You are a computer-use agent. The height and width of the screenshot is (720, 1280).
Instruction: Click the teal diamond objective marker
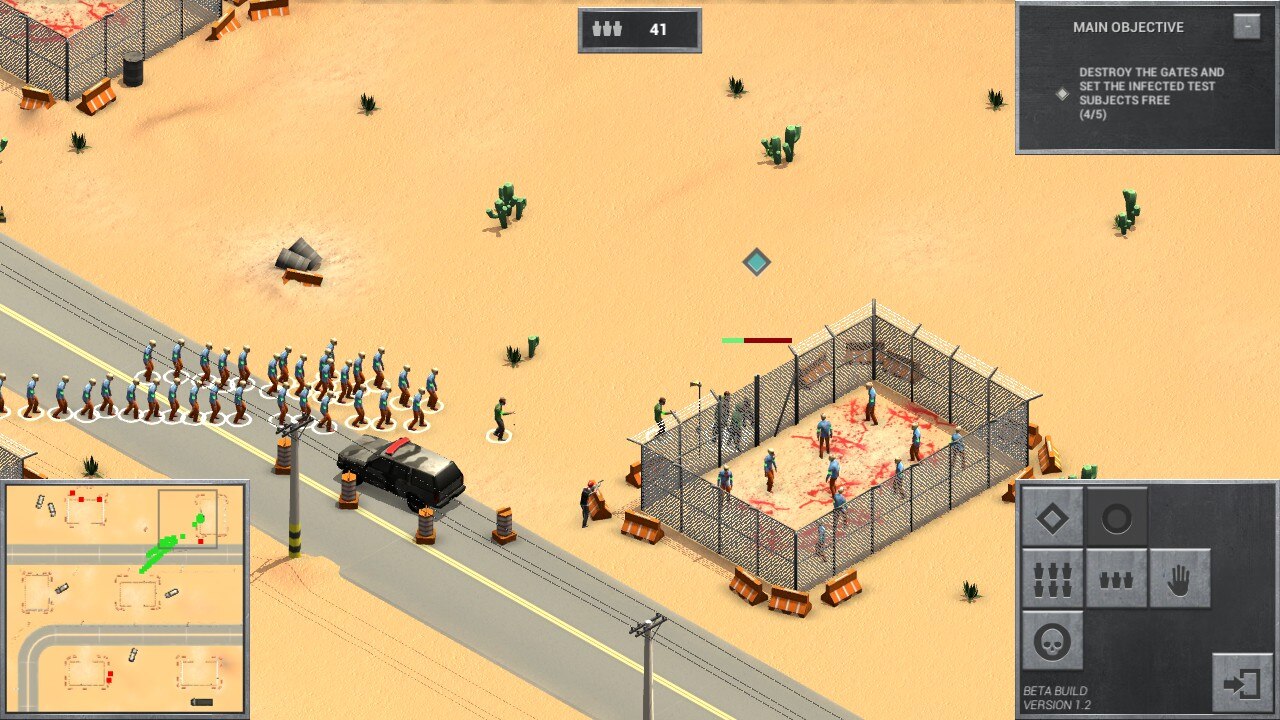[757, 262]
